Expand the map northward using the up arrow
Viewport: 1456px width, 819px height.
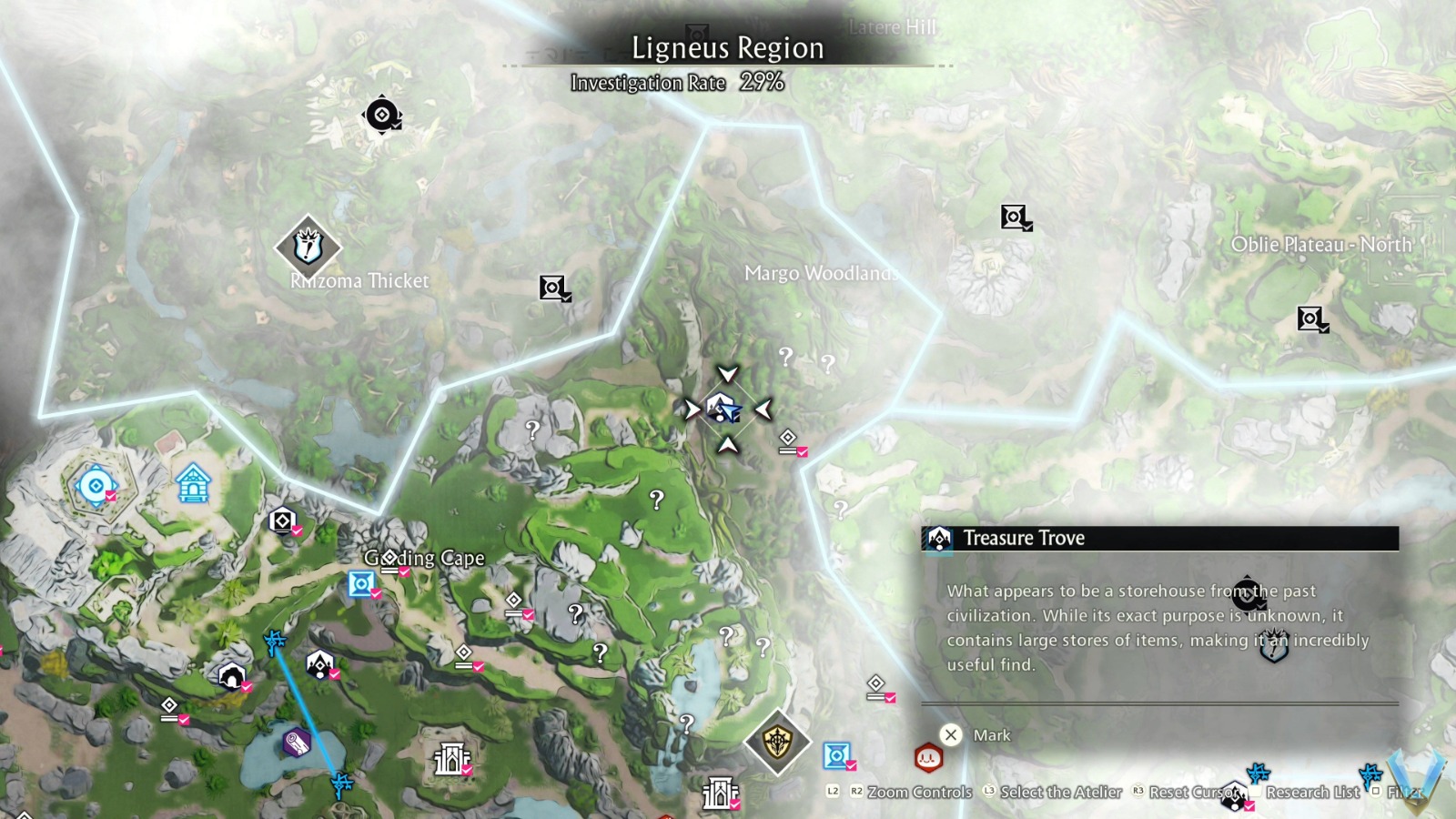pyautogui.click(x=727, y=377)
